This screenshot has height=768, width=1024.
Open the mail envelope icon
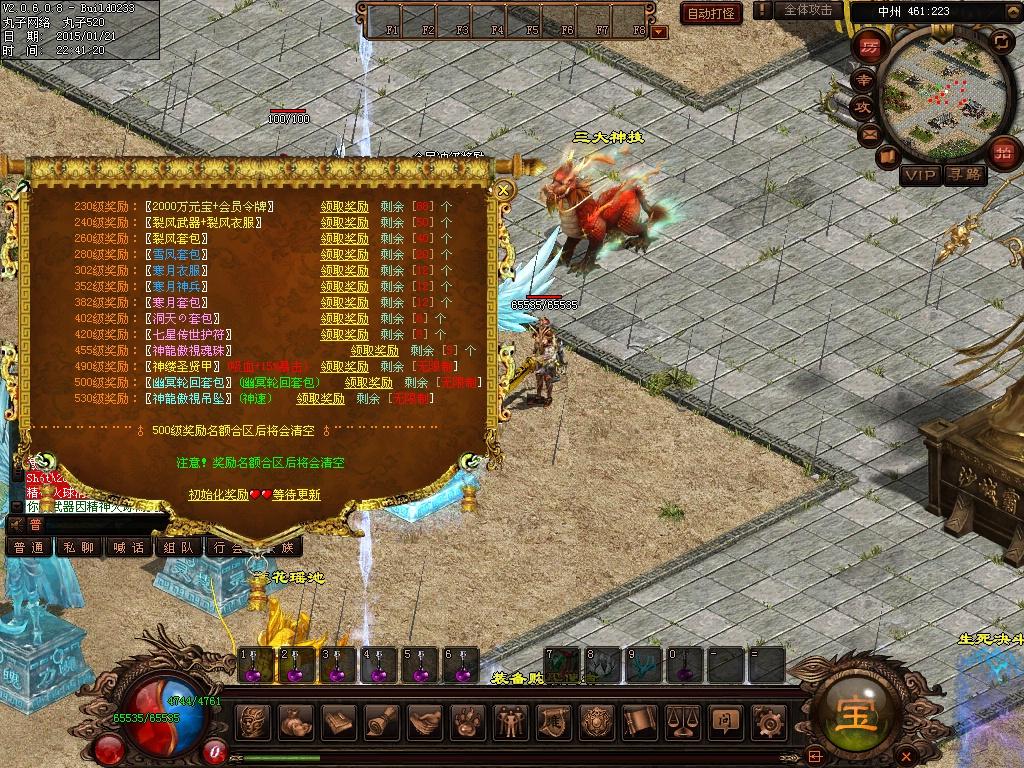tap(870, 132)
